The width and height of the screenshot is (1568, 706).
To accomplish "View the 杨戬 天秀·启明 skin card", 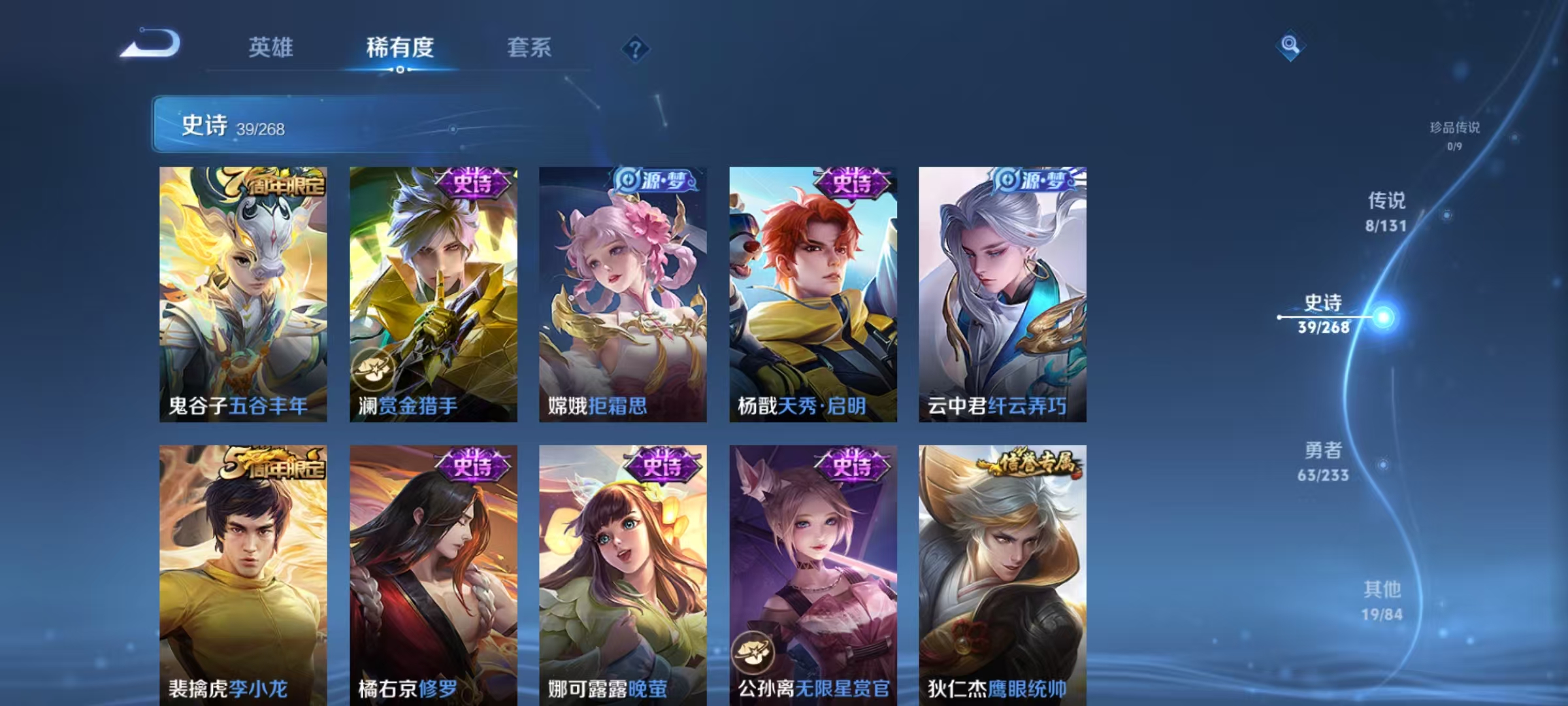I will [x=813, y=294].
